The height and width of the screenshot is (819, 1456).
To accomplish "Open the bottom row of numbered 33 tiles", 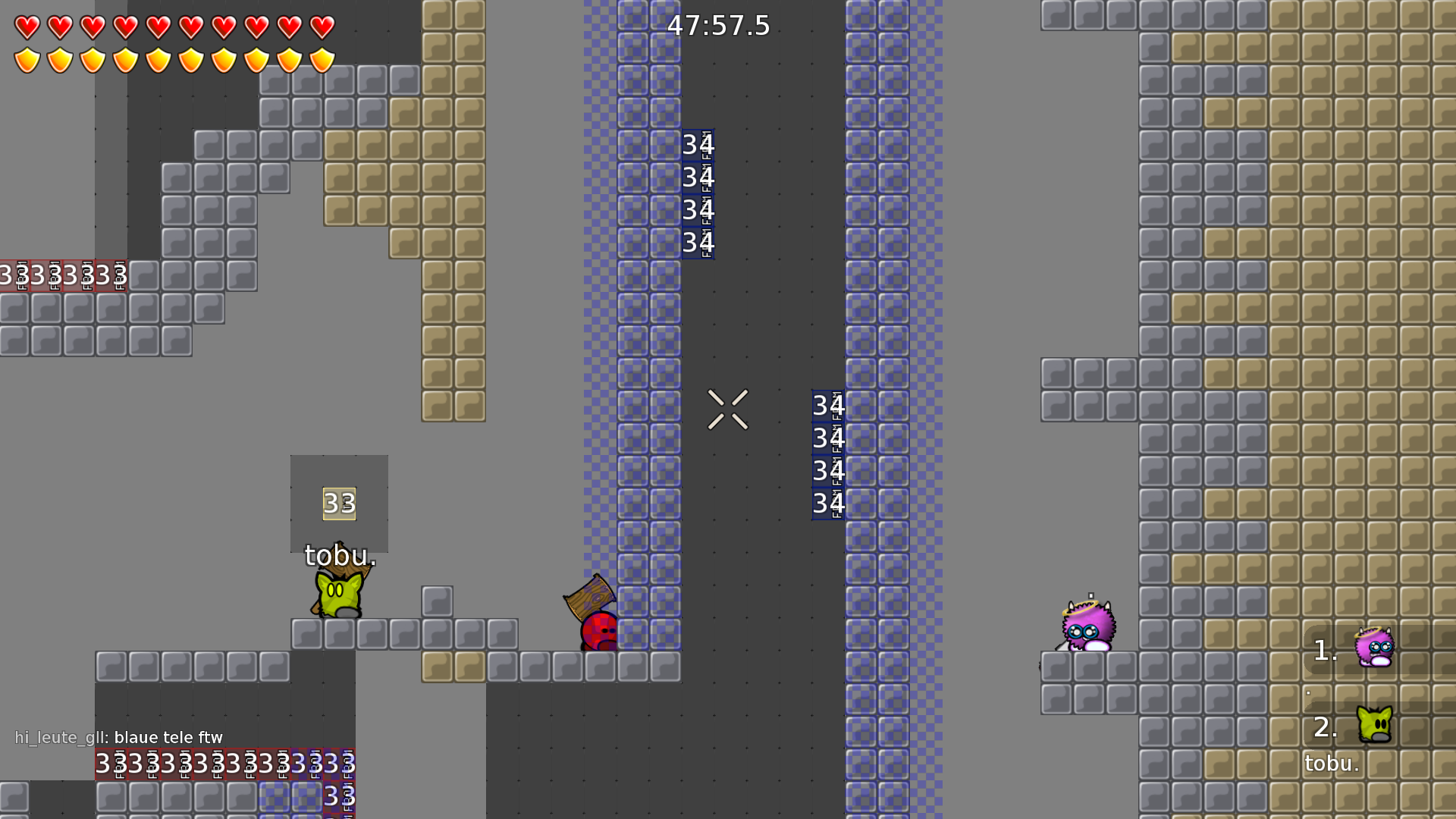I will tap(224, 766).
